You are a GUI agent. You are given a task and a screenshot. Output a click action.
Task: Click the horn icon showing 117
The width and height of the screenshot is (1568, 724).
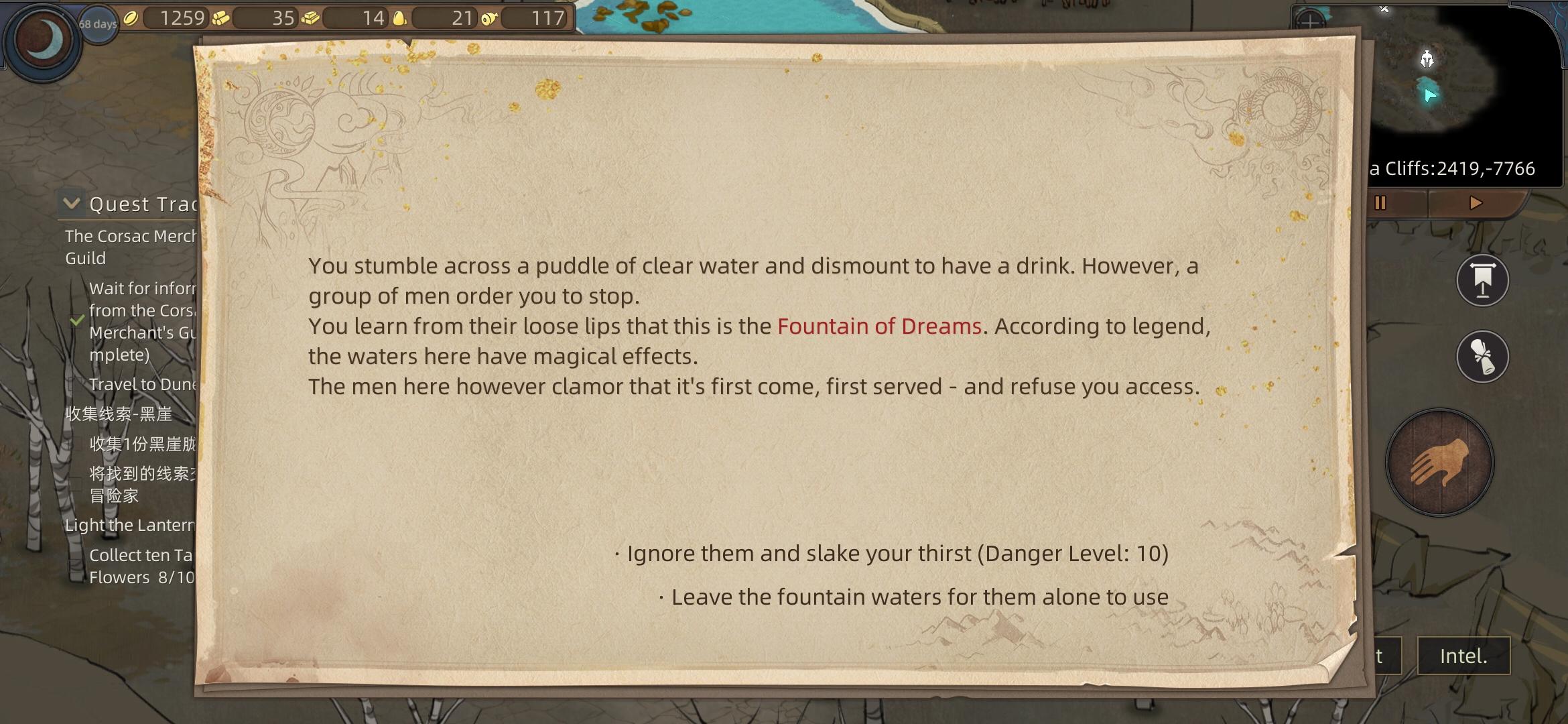pos(488,18)
